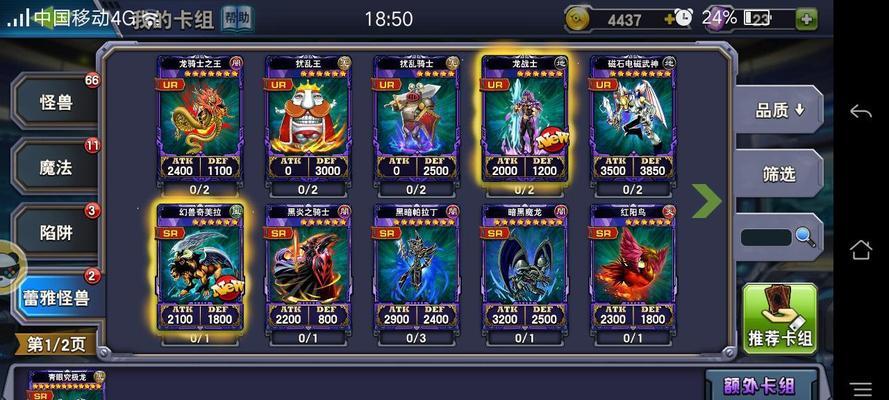Select the 暗黑魔龙 card

(524, 268)
